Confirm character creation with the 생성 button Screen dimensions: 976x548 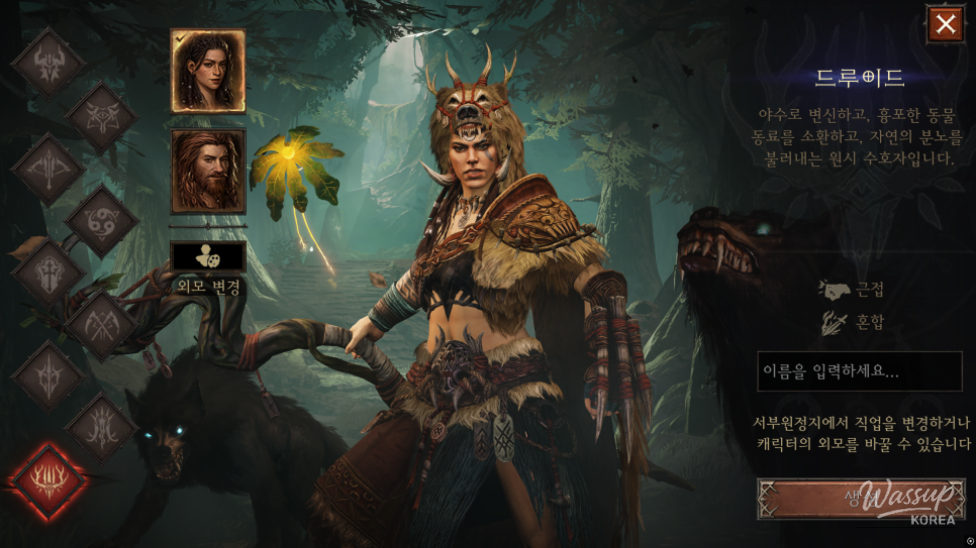click(860, 499)
